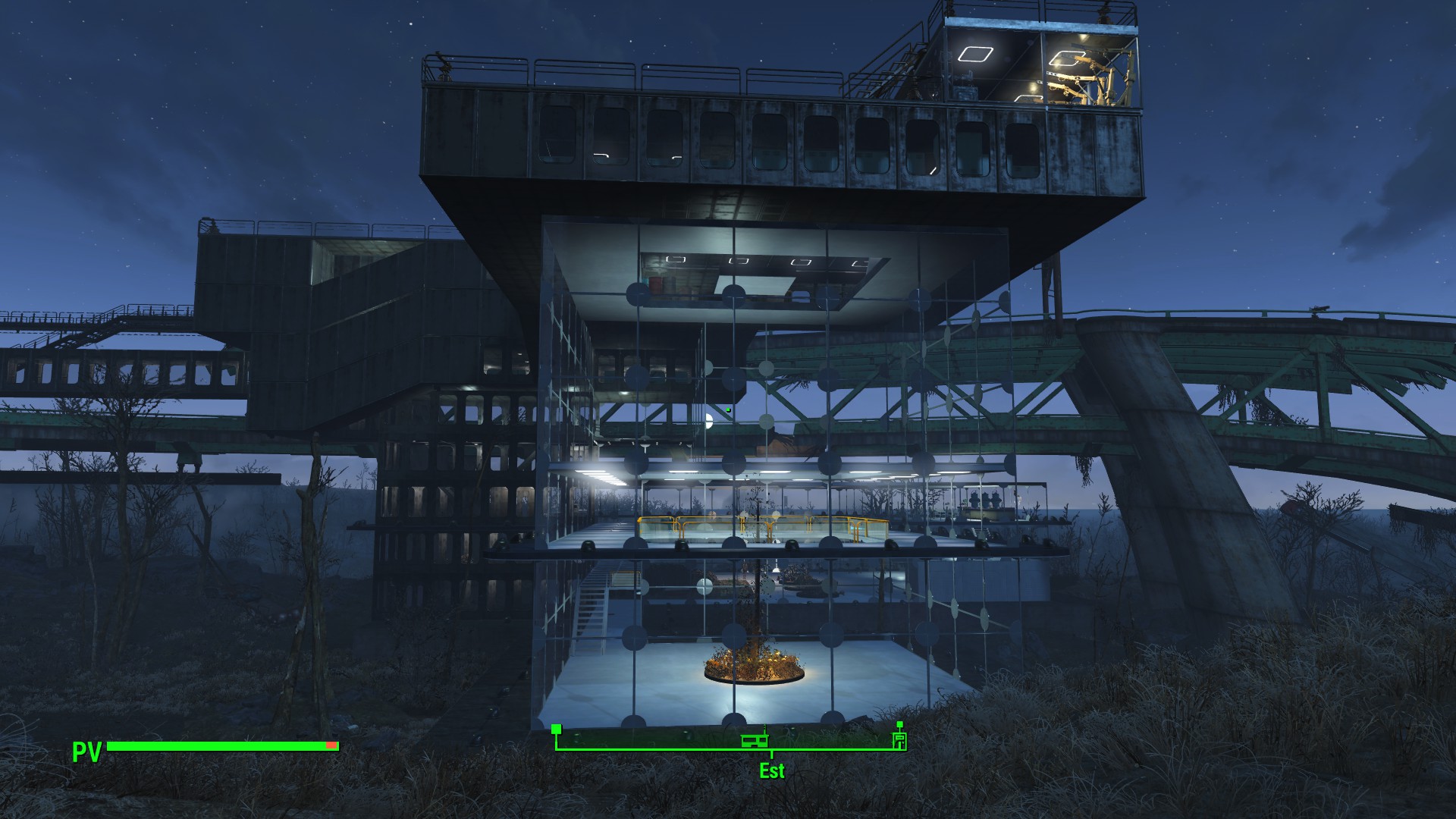Image resolution: width=1456 pixels, height=819 pixels.
Task: Select the solid square compass marker
Action: coord(557,730)
